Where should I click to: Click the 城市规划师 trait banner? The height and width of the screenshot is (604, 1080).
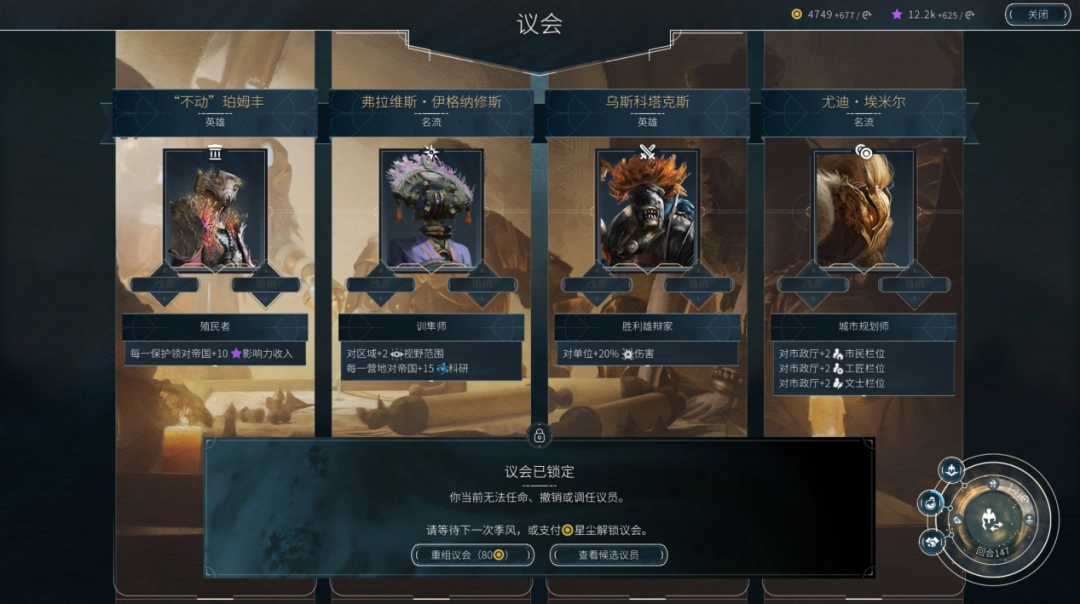(863, 327)
